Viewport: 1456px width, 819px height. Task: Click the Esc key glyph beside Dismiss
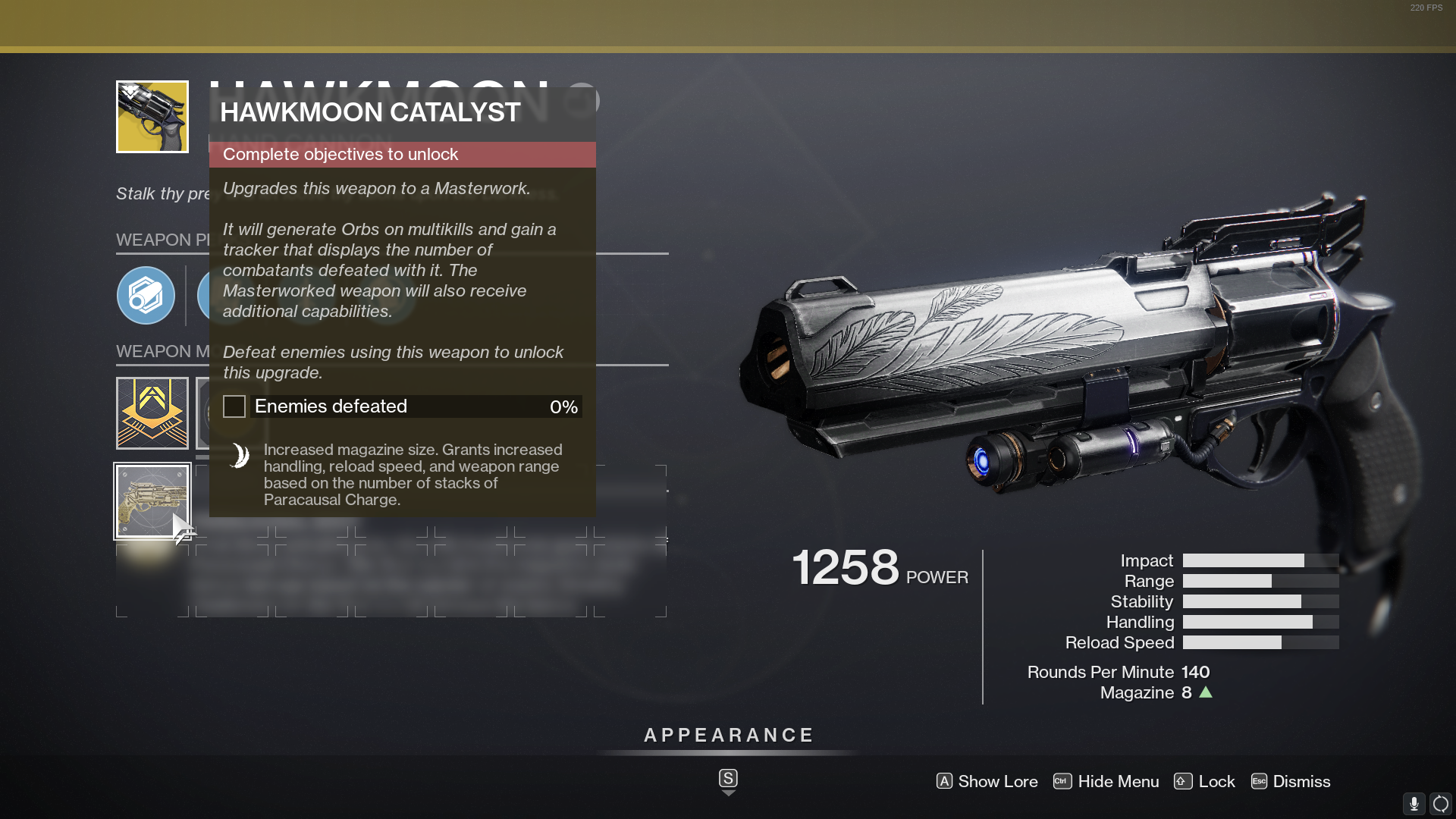[x=1259, y=781]
